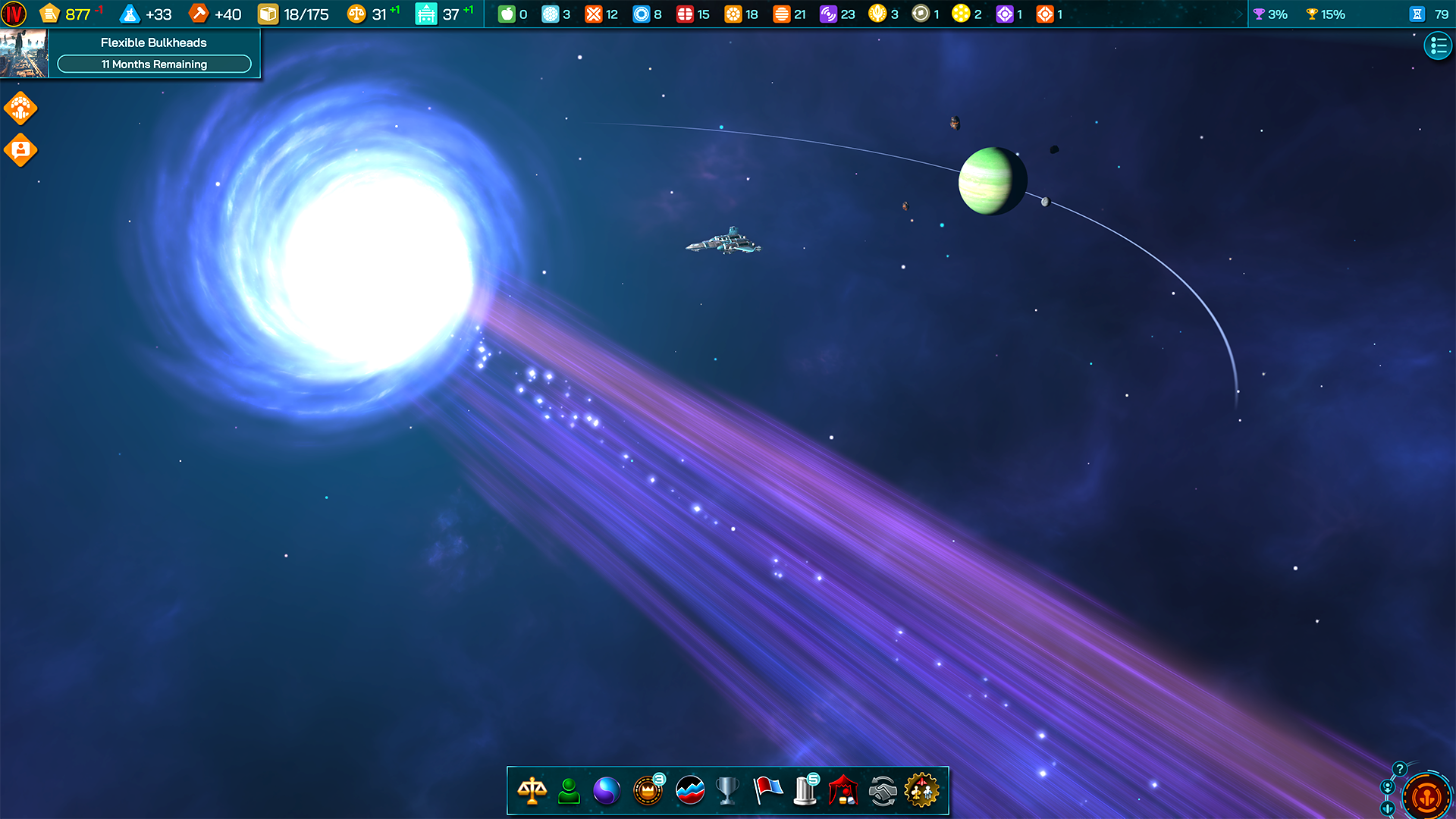This screenshot has width=1456, height=819.
Task: Open the hamburger list menu top right
Action: [1438, 45]
